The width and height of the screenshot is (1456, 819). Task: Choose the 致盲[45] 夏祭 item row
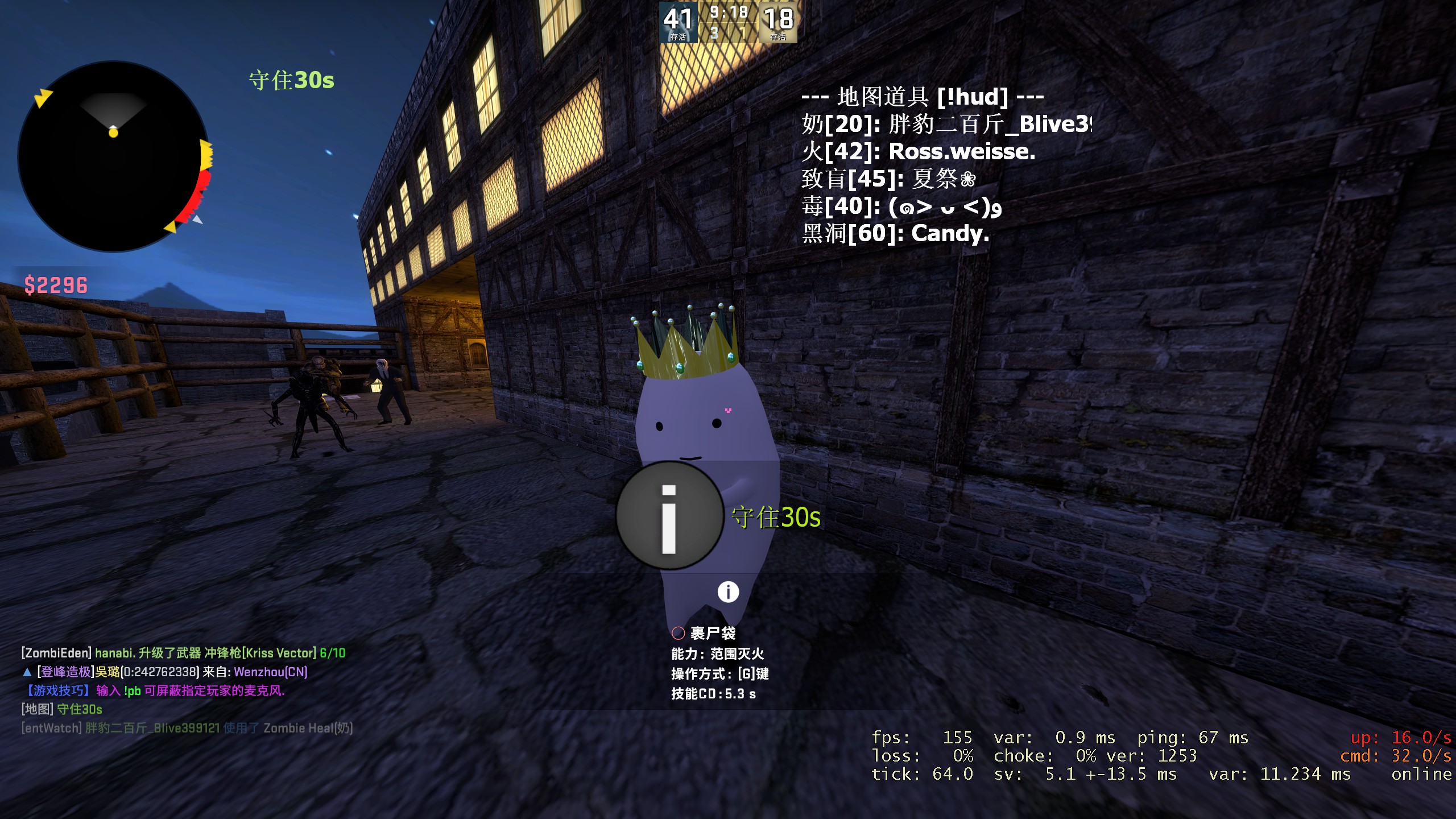coord(888,179)
